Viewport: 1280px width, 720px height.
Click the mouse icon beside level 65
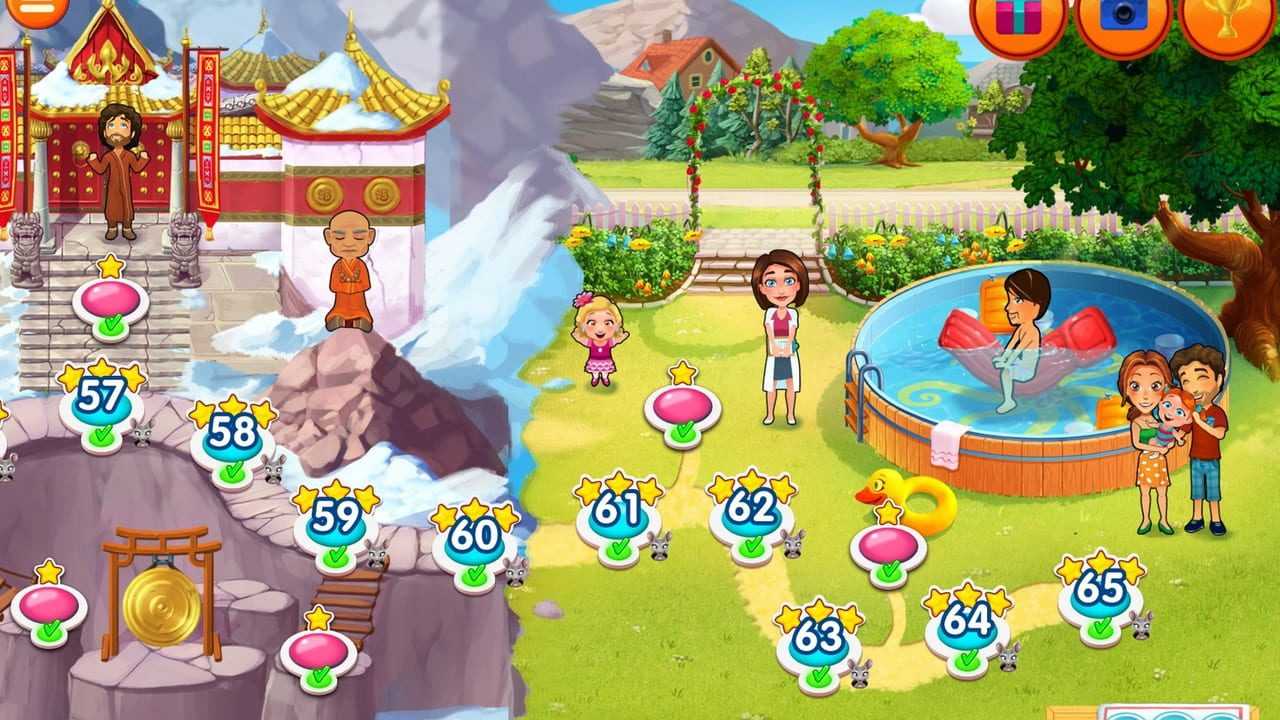coord(1141,625)
